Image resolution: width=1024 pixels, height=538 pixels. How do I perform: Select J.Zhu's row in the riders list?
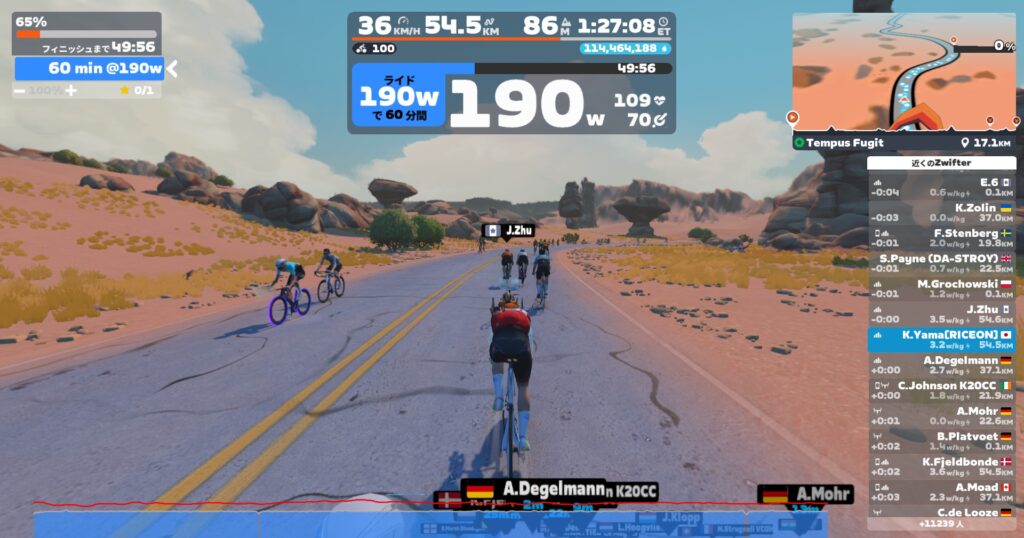(x=941, y=315)
